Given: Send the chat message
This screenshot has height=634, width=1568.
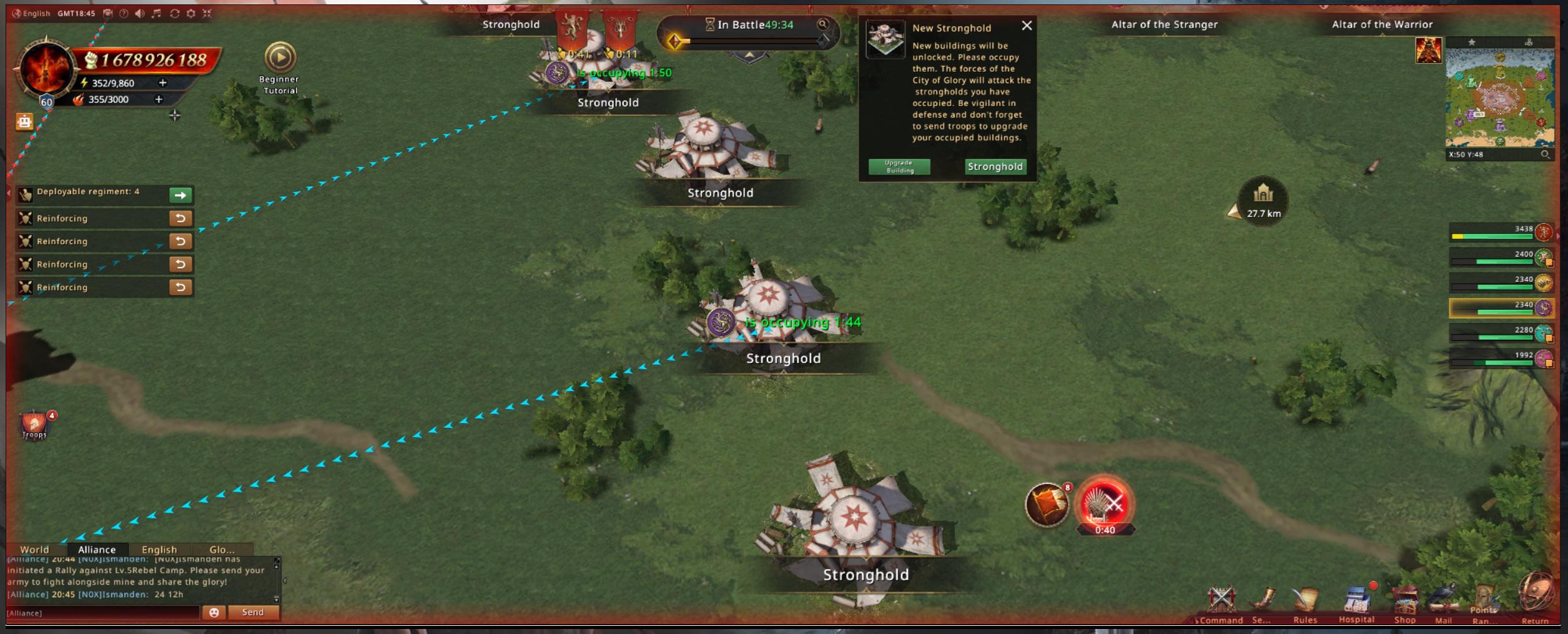Looking at the screenshot, I should pyautogui.click(x=253, y=612).
